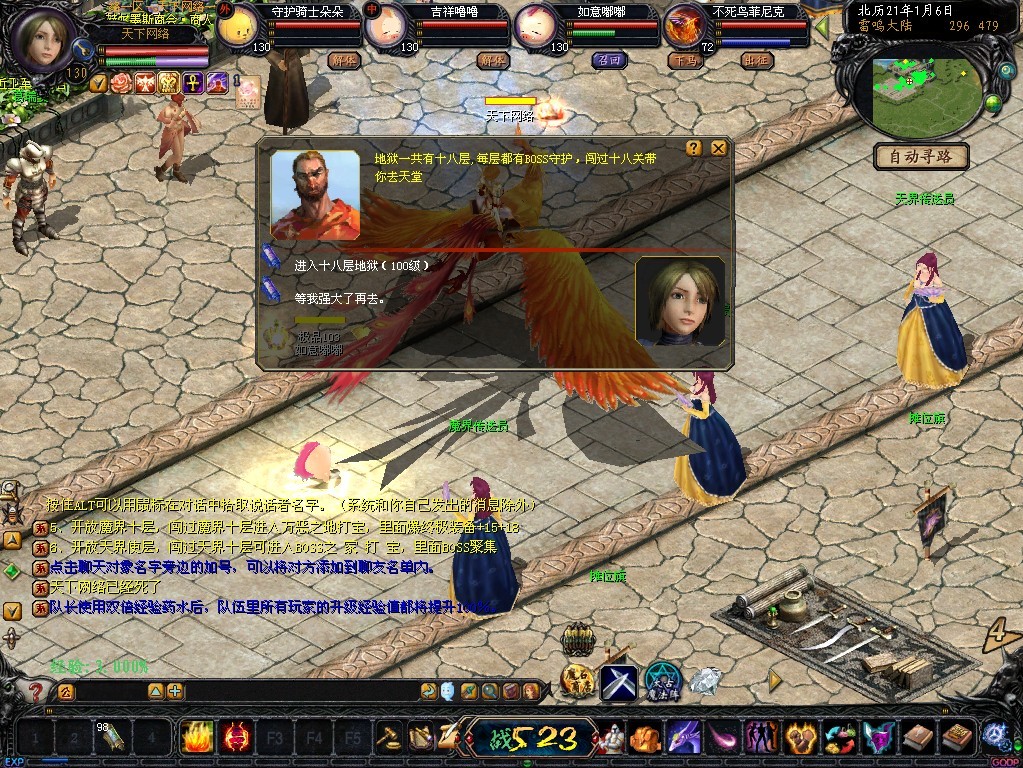Click the player character portrait

tap(44, 37)
